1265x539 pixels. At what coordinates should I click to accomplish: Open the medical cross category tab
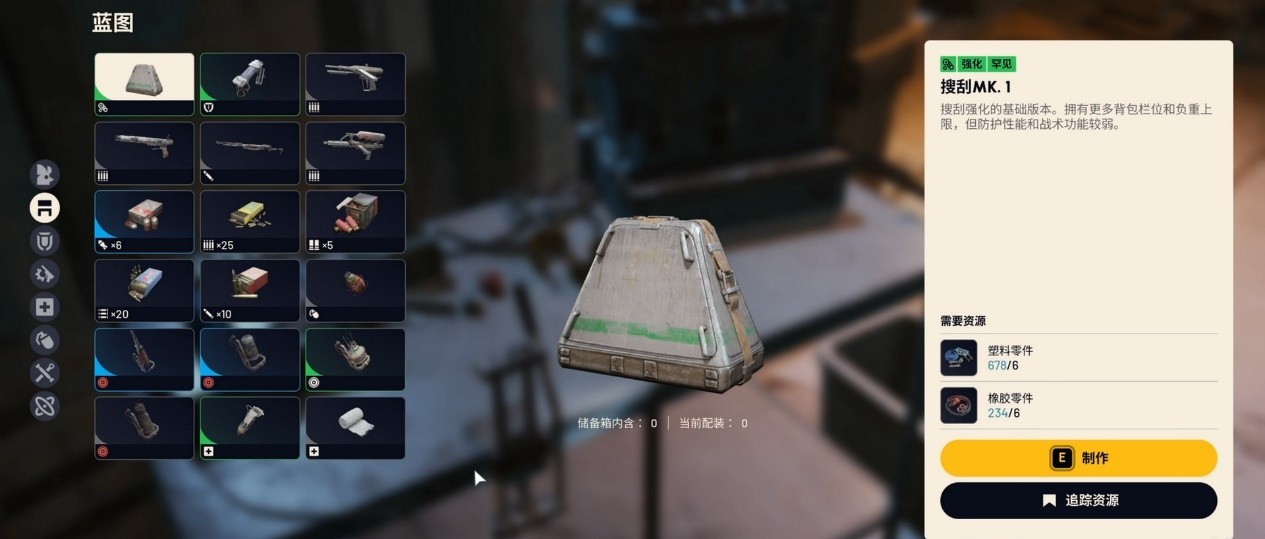(x=45, y=307)
